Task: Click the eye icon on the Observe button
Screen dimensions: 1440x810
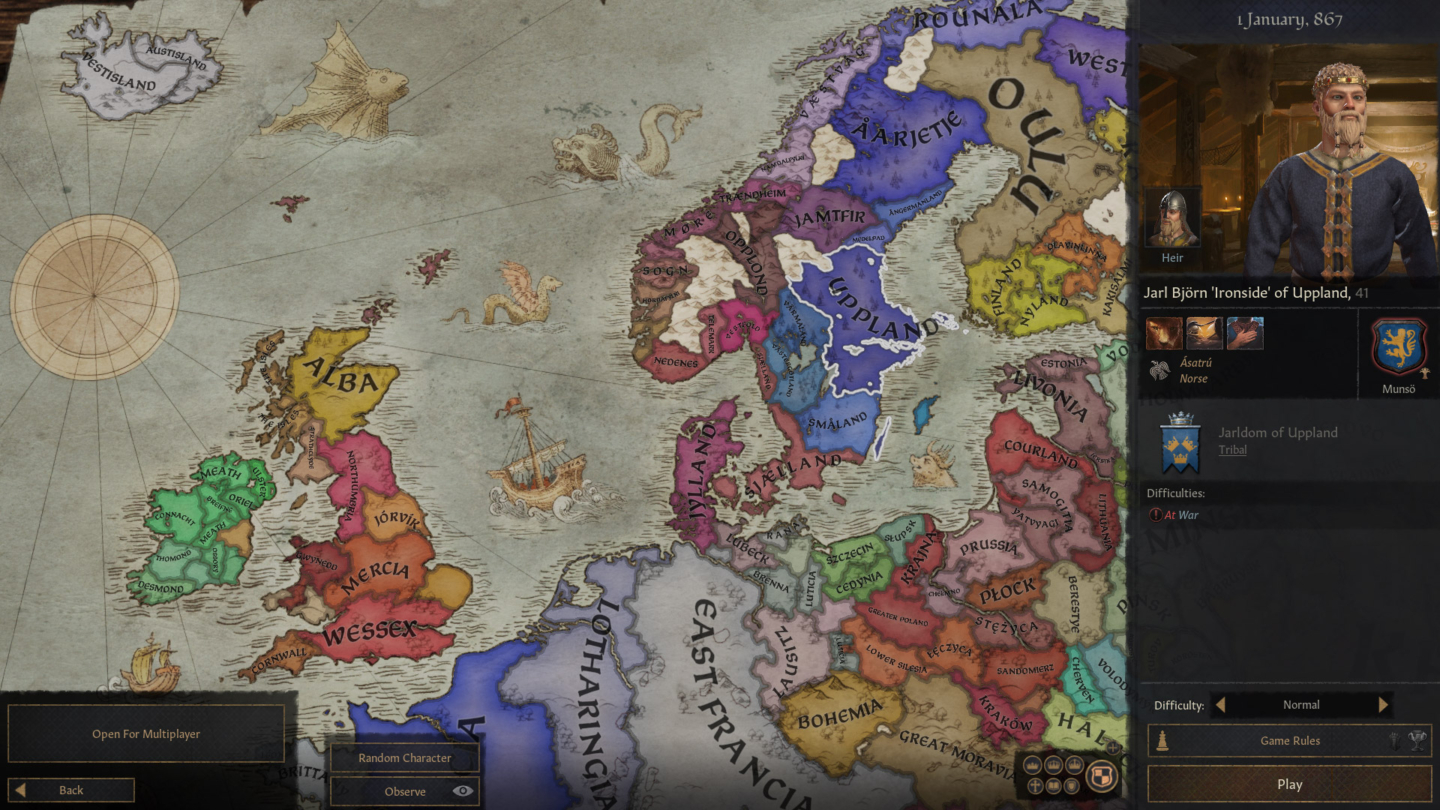Action: [x=462, y=791]
